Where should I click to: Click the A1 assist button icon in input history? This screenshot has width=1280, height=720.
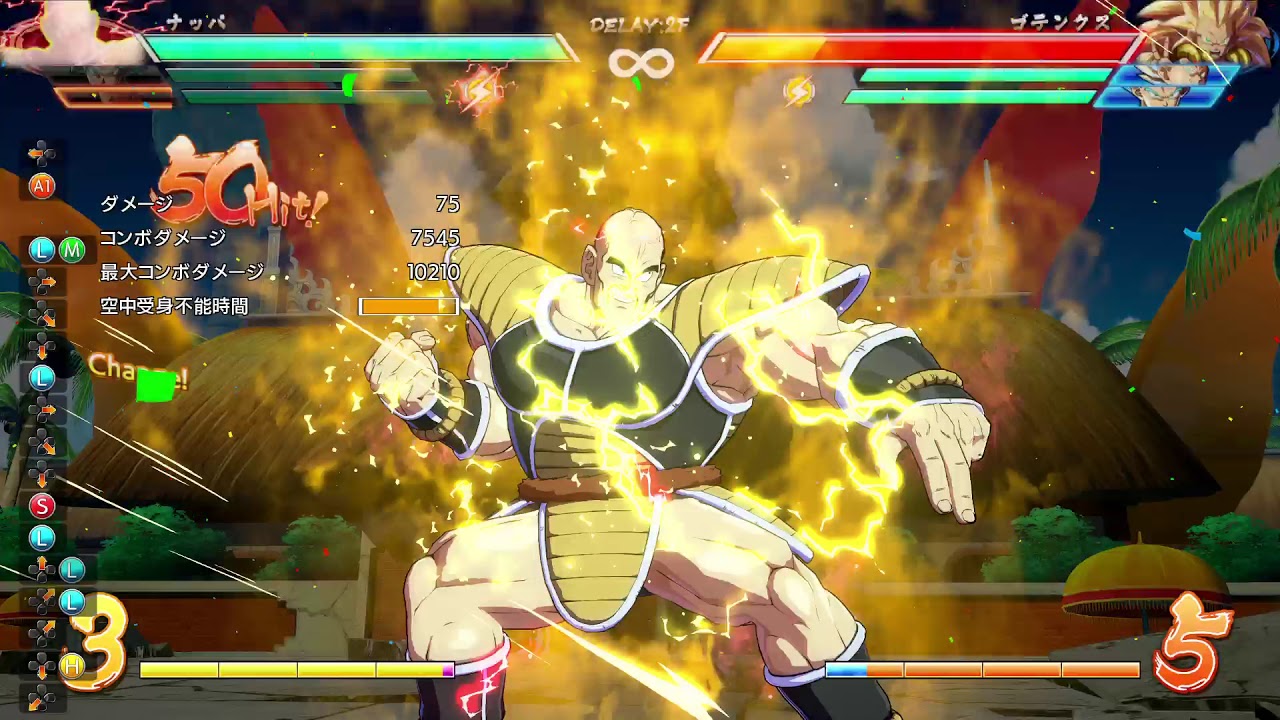pyautogui.click(x=43, y=187)
